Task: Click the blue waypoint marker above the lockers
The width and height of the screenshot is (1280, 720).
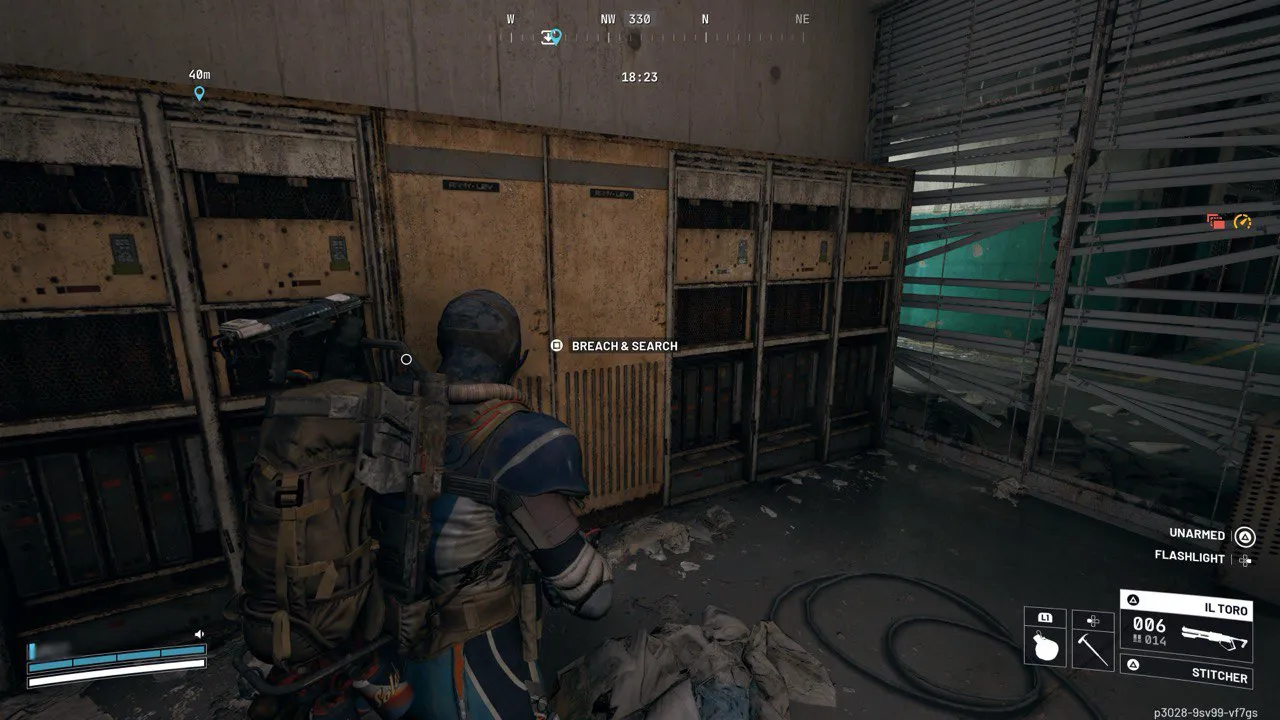Action: coord(198,93)
